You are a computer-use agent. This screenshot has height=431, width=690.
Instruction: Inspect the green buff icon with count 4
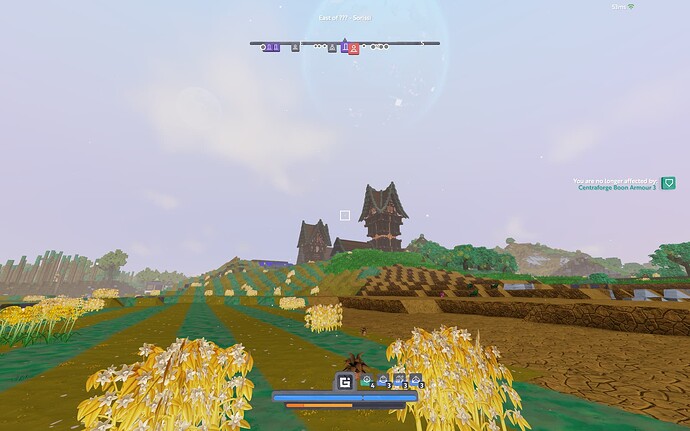[366, 380]
